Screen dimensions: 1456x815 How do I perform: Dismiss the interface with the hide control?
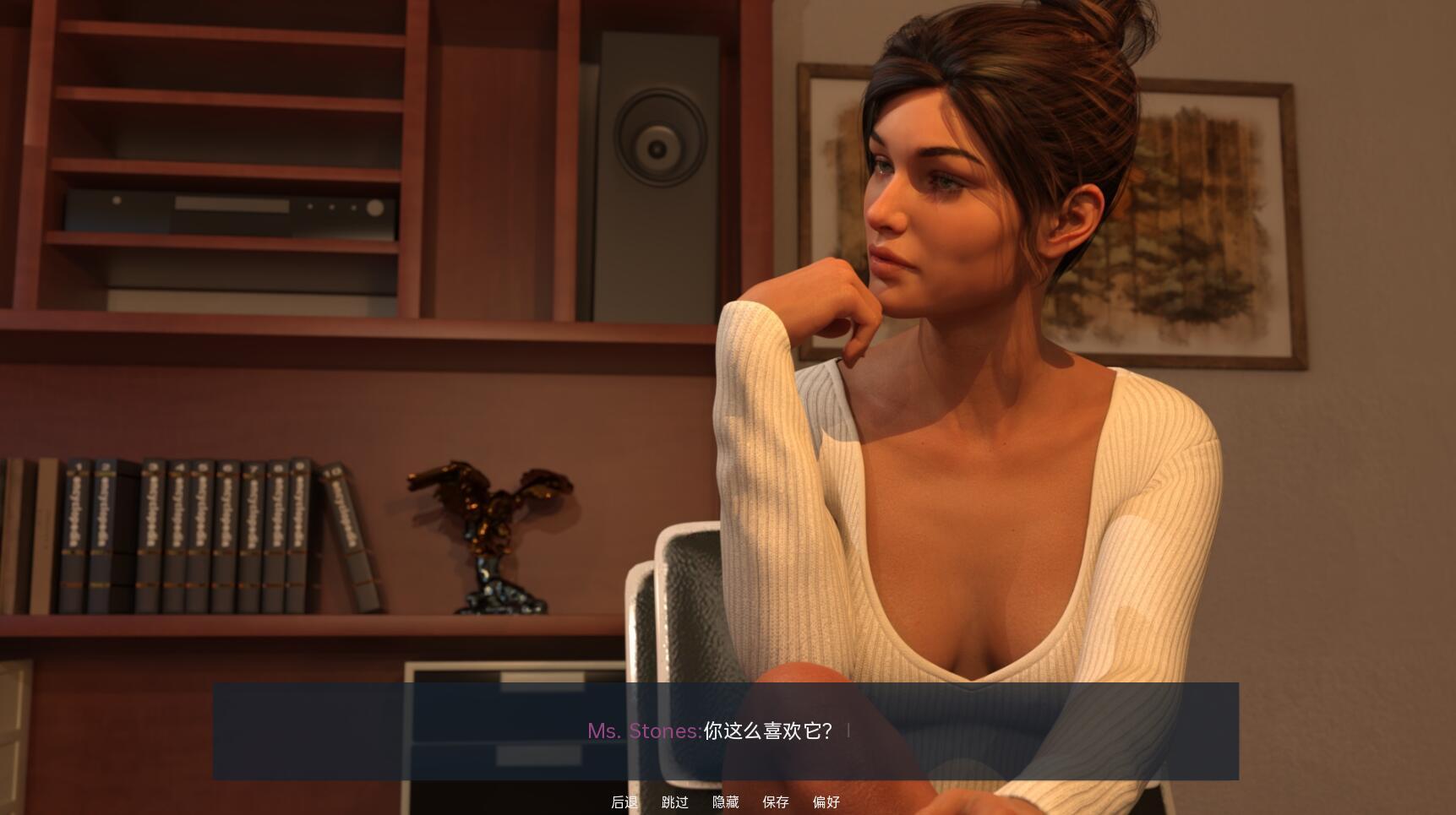tap(725, 802)
